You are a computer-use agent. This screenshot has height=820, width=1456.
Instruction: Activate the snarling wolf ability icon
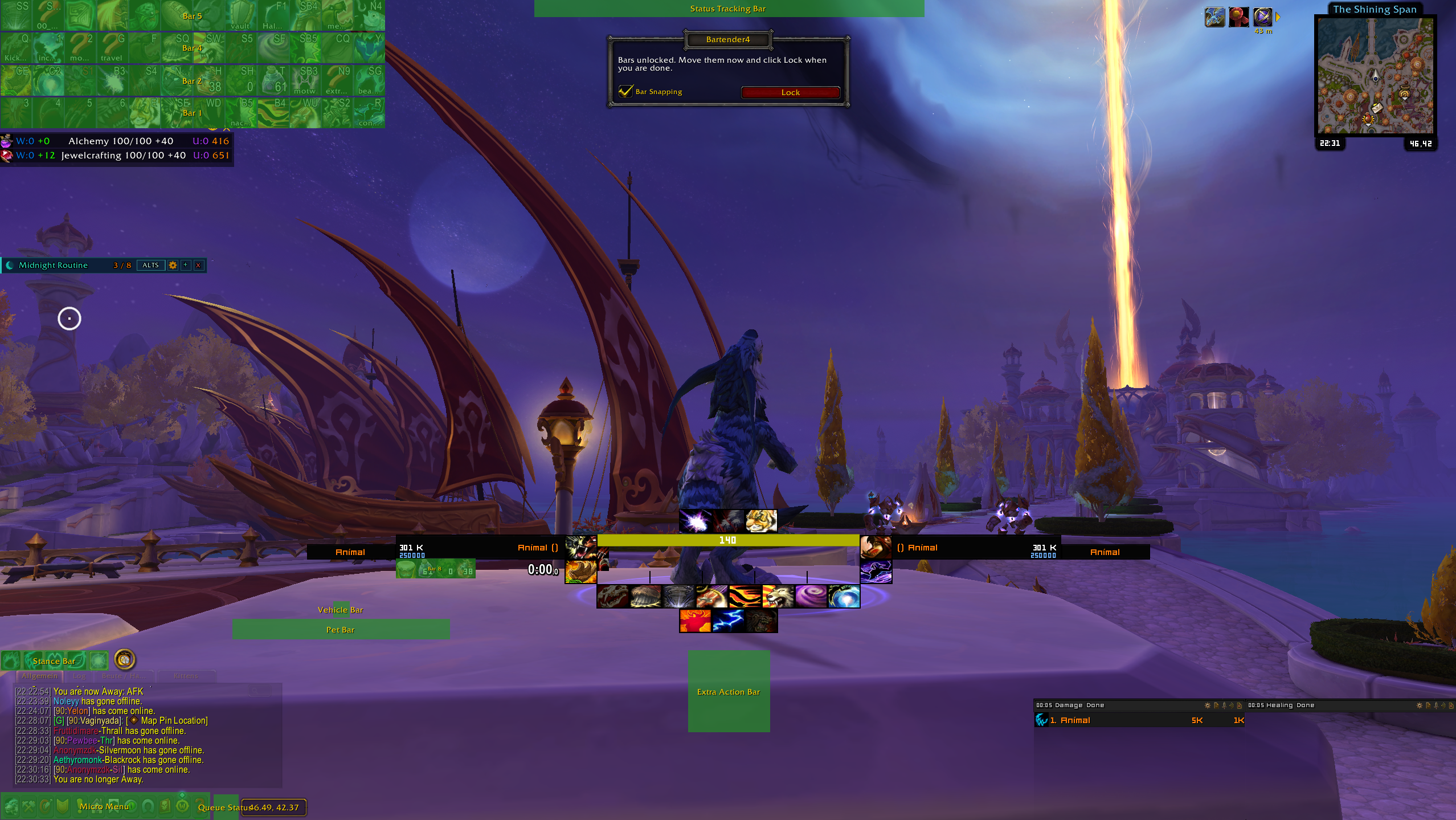(x=778, y=597)
